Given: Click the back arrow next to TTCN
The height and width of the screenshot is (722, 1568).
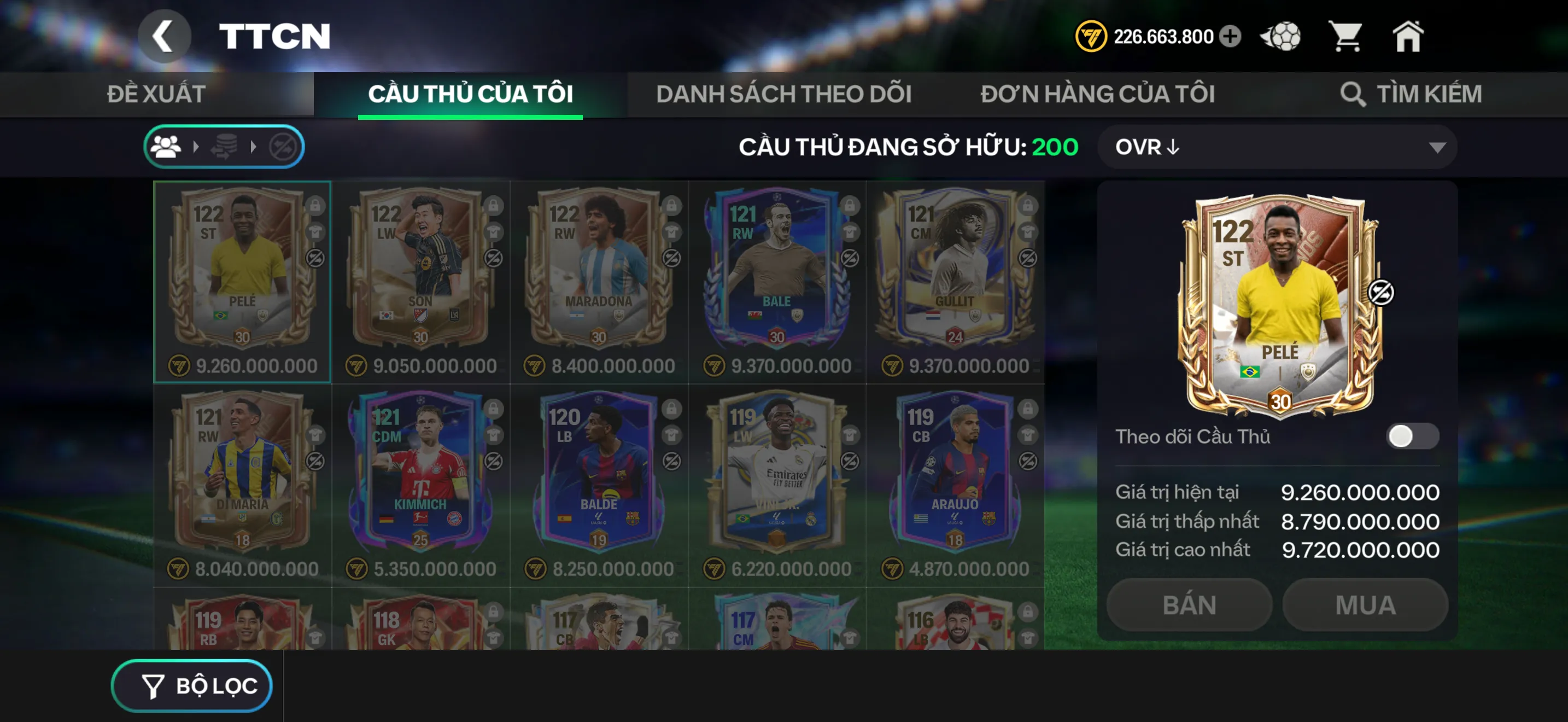Looking at the screenshot, I should (x=165, y=36).
